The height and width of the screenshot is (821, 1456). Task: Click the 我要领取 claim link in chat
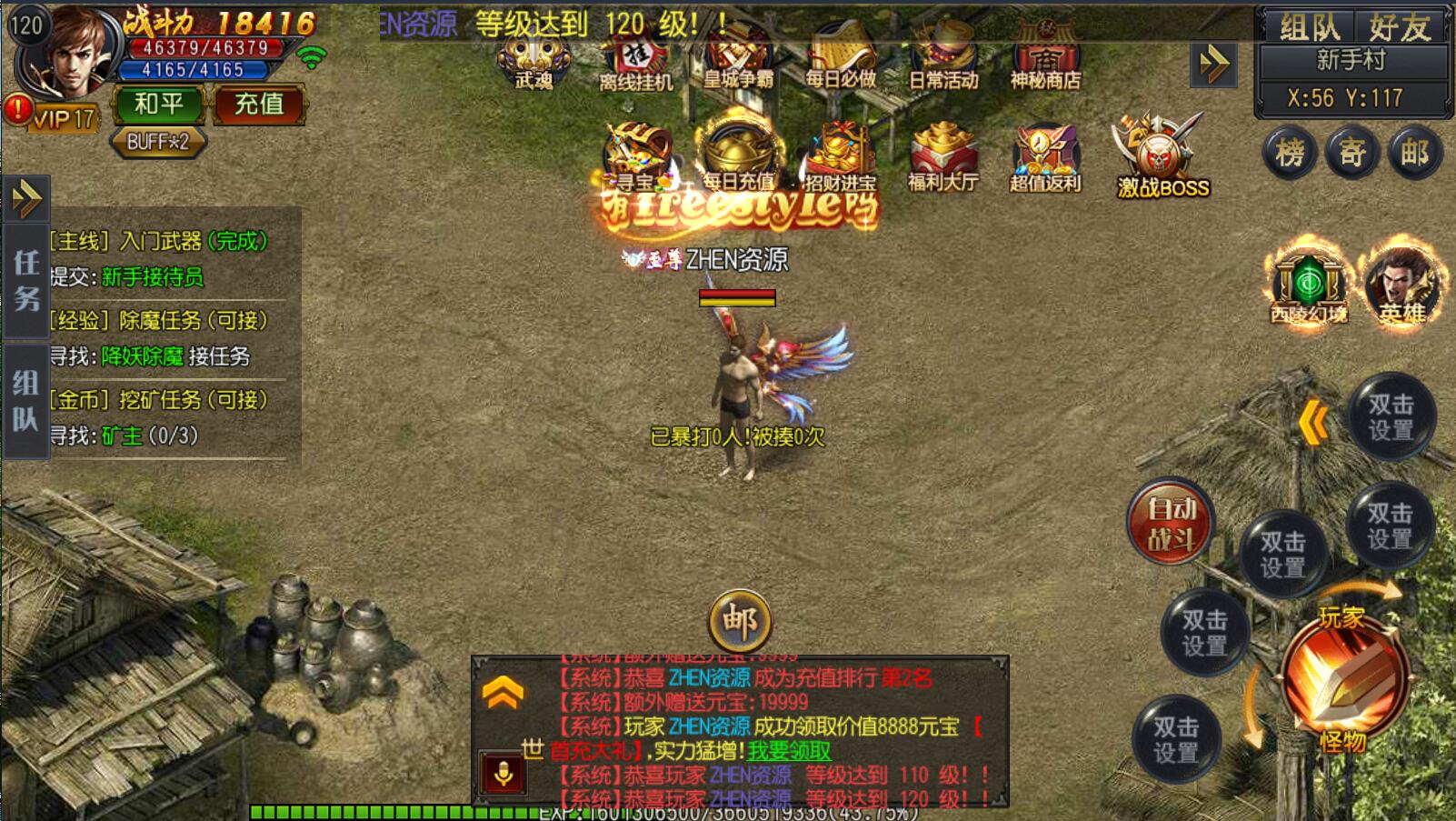[789, 751]
